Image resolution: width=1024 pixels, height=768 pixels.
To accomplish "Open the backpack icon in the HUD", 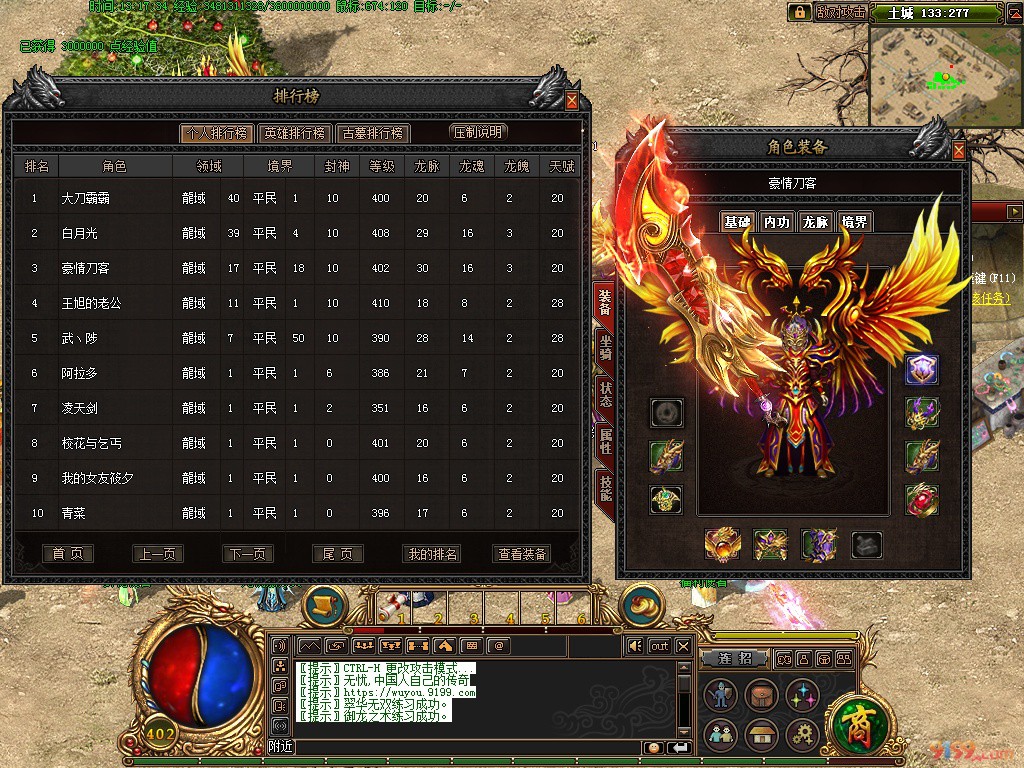I will [762, 695].
